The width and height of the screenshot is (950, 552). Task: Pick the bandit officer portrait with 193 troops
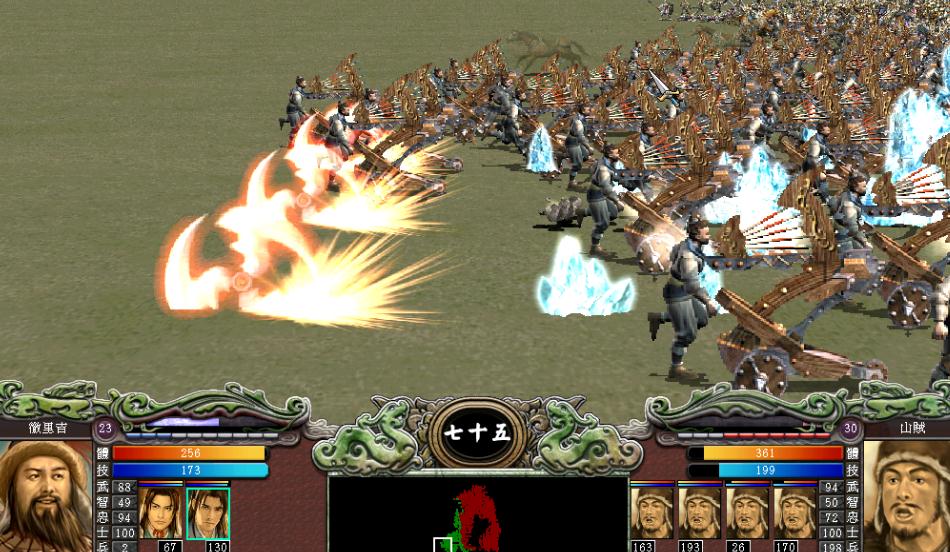coord(699,512)
